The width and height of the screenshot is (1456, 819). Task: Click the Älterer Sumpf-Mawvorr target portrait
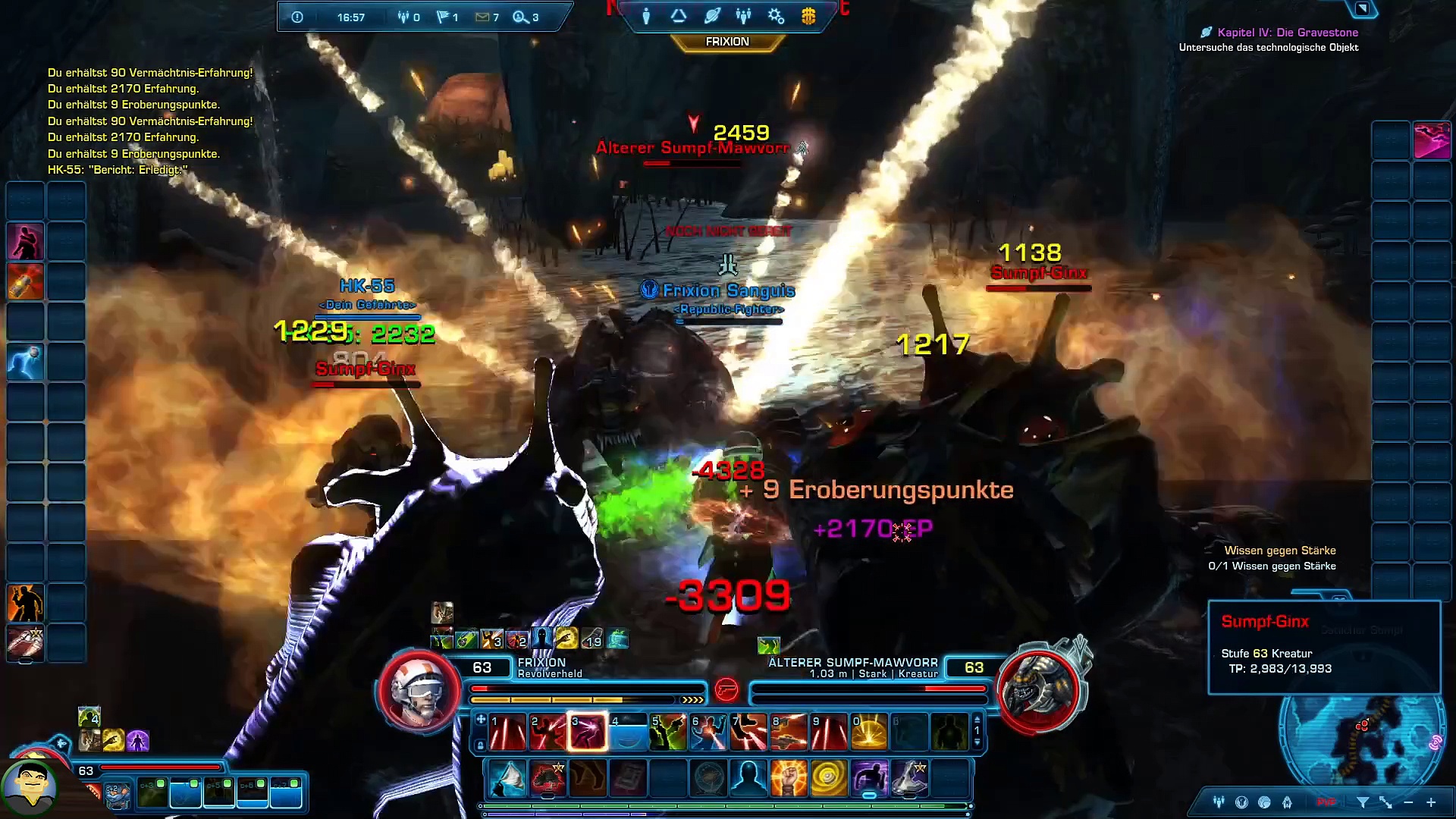click(1039, 689)
